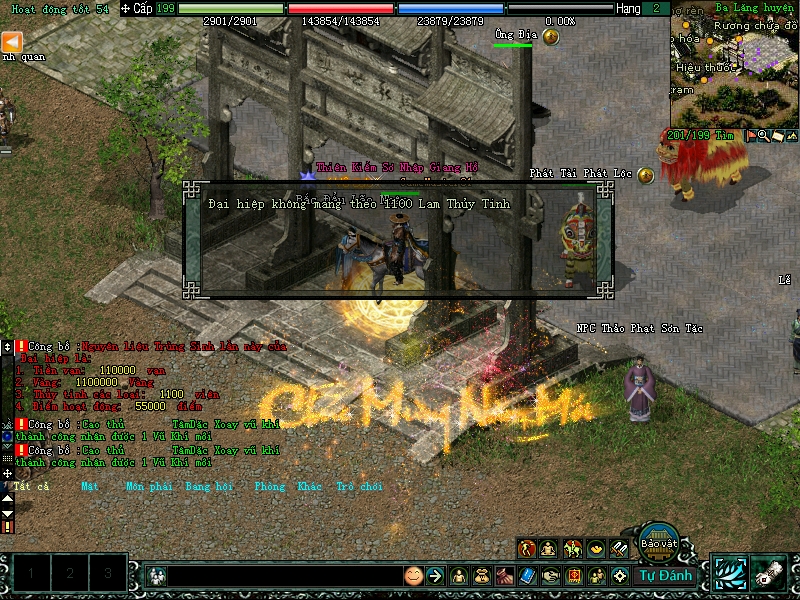
Task: Open the Bang hội chat tab
Action: tap(209, 487)
